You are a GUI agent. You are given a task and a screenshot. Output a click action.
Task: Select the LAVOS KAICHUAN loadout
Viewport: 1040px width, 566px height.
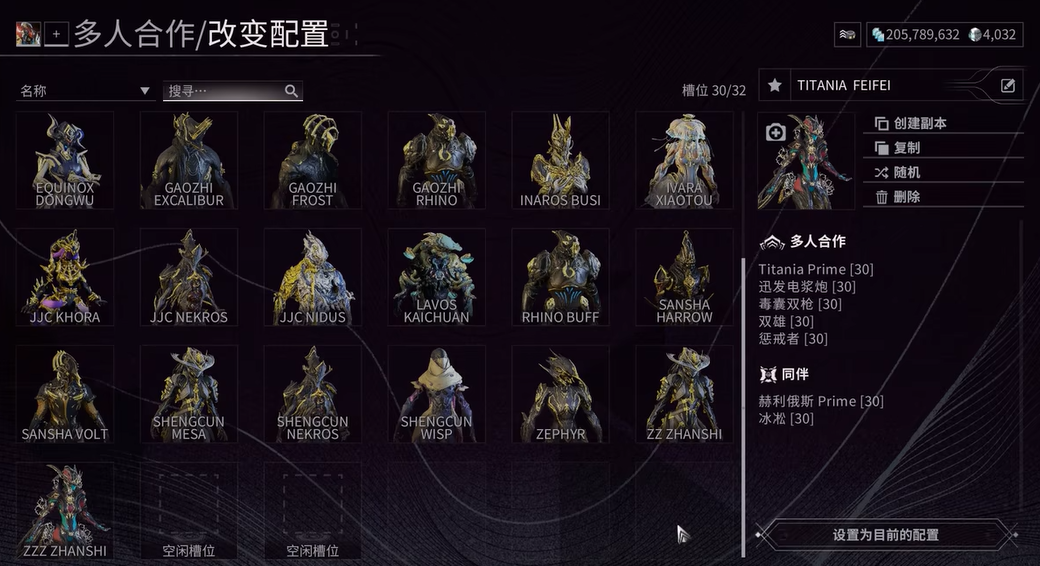coord(437,277)
